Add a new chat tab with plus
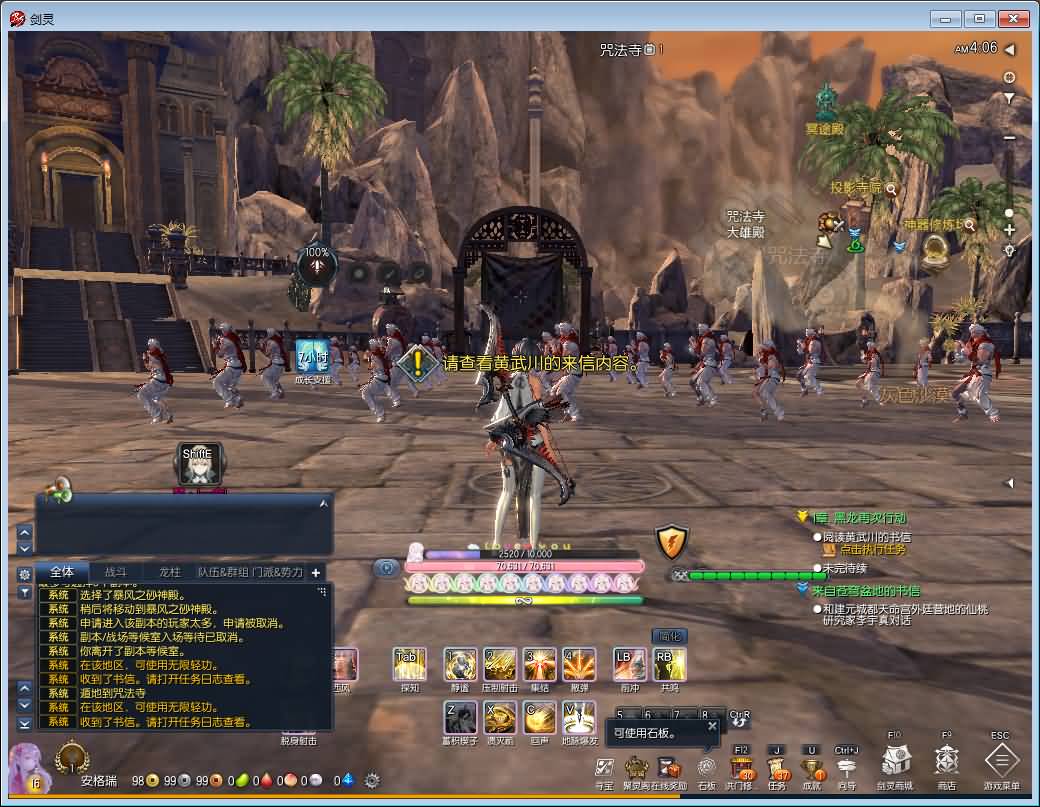This screenshot has width=1040, height=807. pyautogui.click(x=316, y=573)
